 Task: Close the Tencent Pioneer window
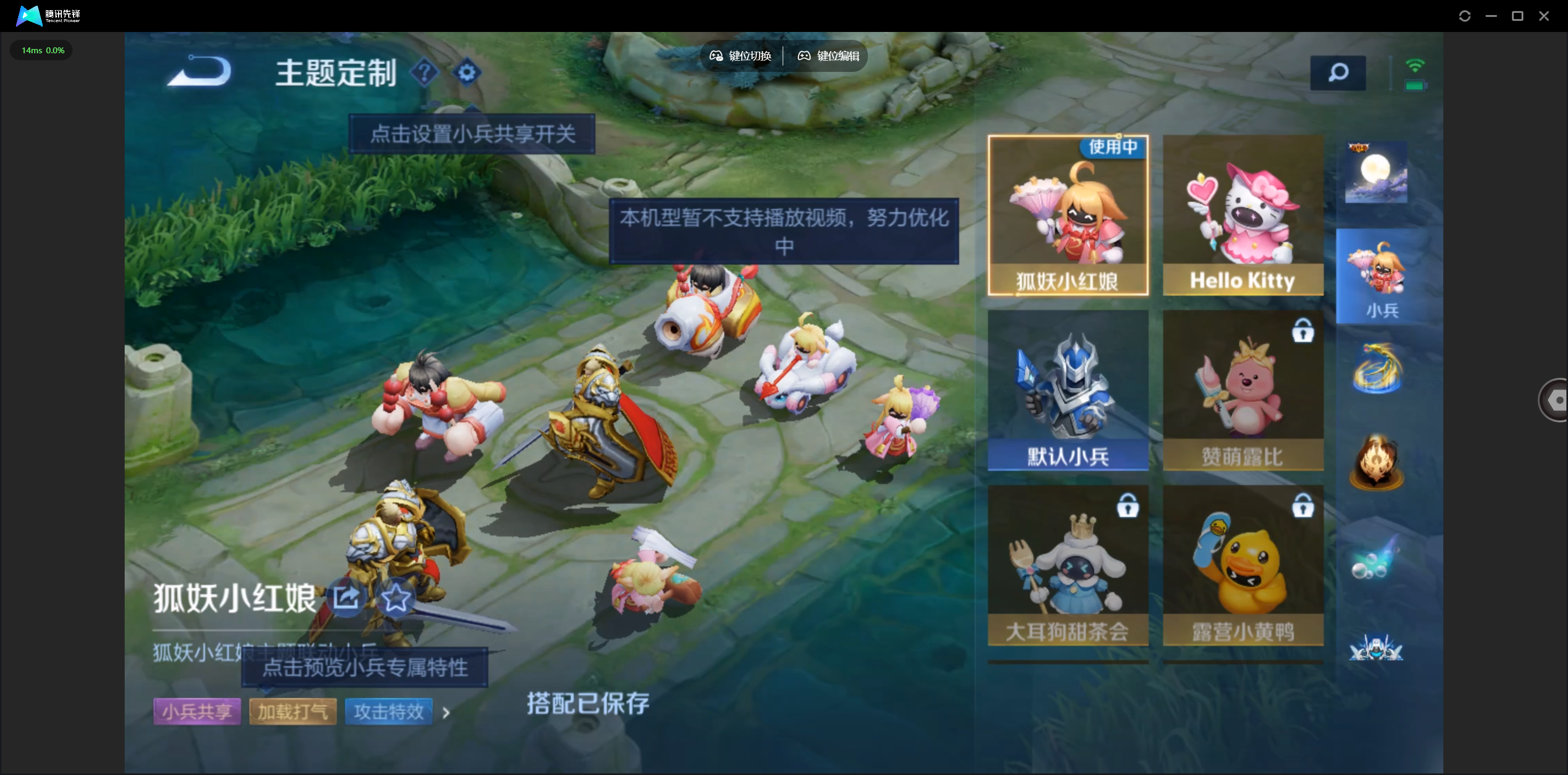click(1543, 16)
